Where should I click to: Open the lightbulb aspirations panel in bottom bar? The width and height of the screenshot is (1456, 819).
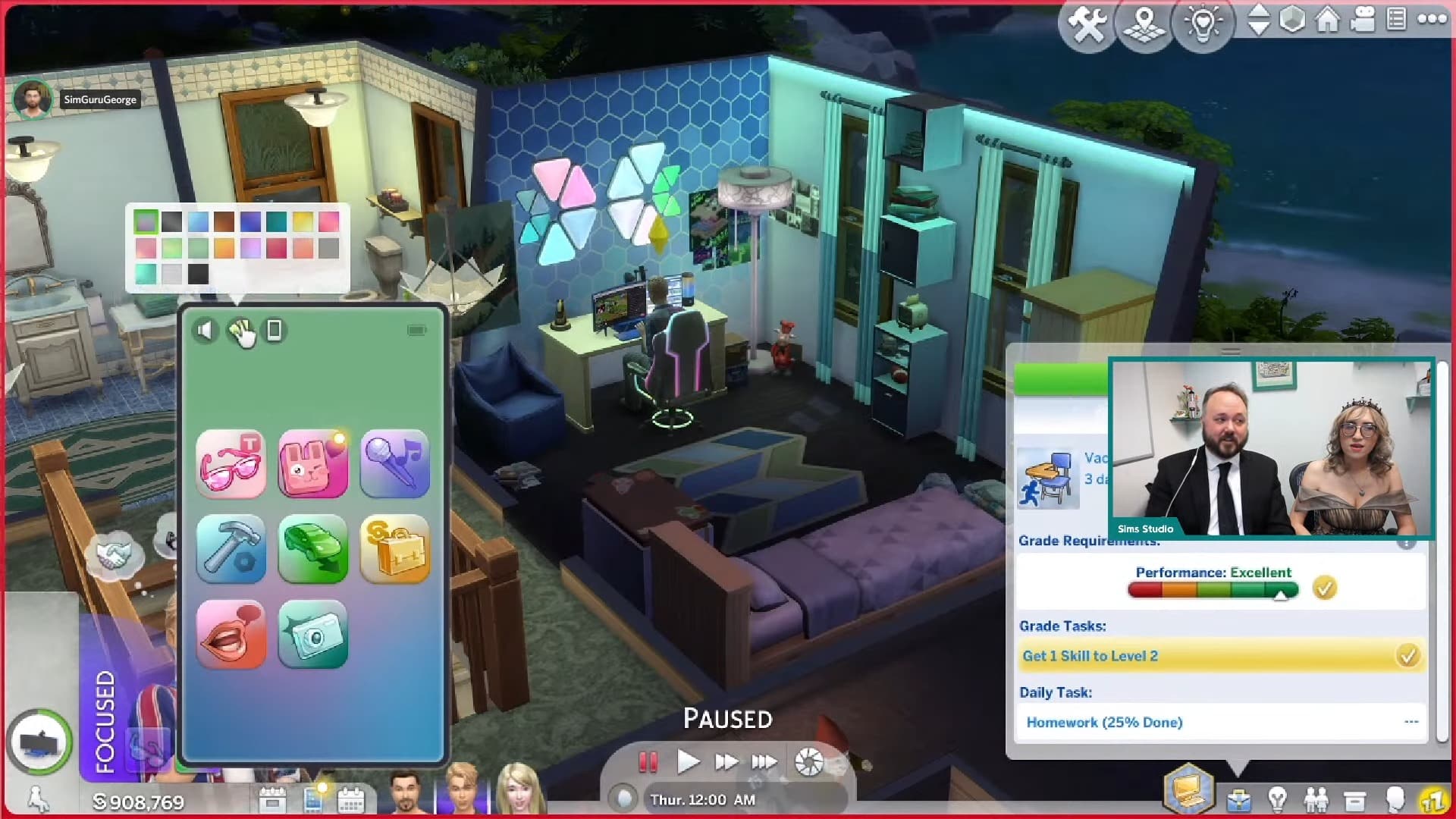(x=1278, y=799)
